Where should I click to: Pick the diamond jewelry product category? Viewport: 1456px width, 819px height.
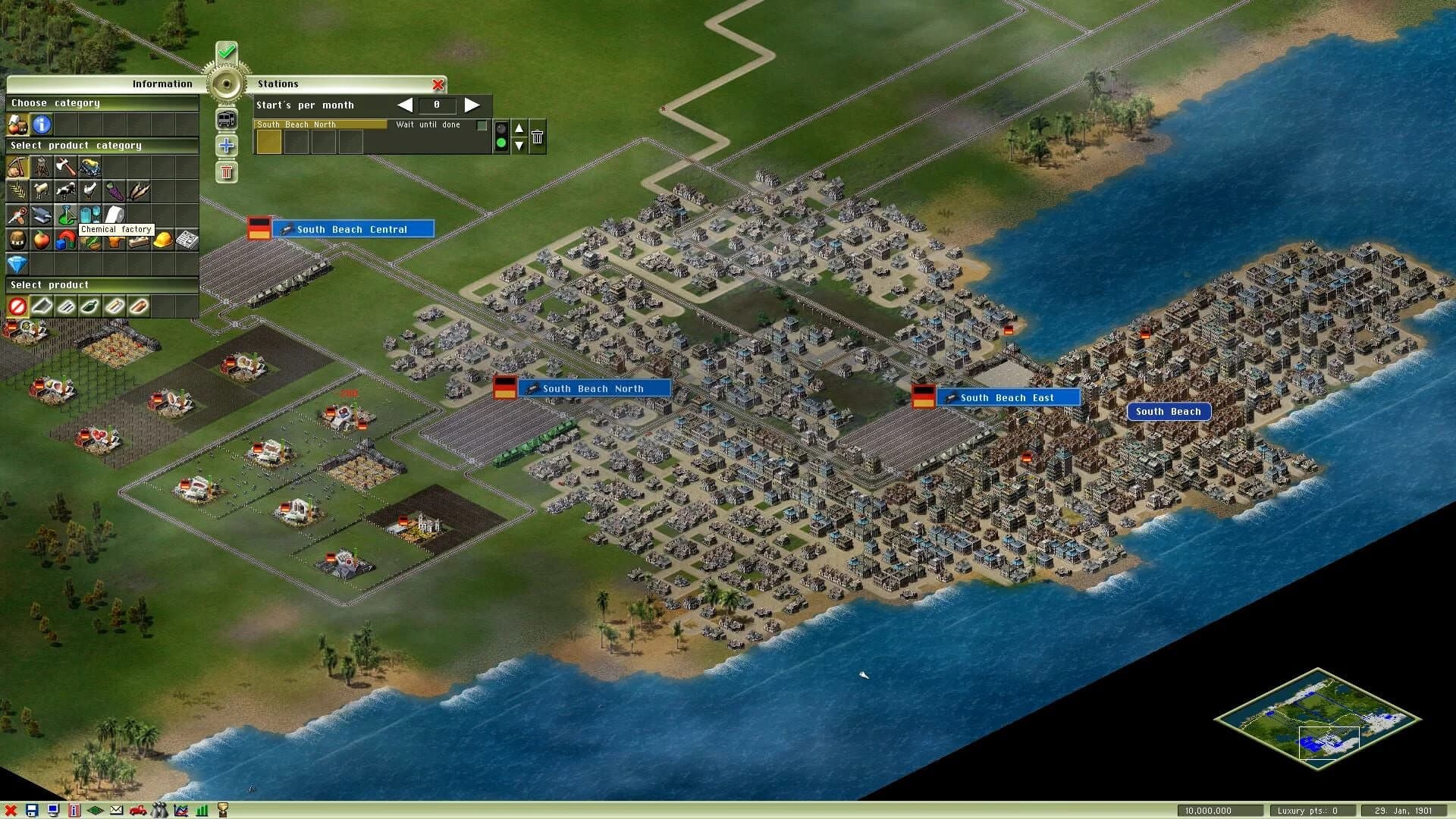[17, 264]
